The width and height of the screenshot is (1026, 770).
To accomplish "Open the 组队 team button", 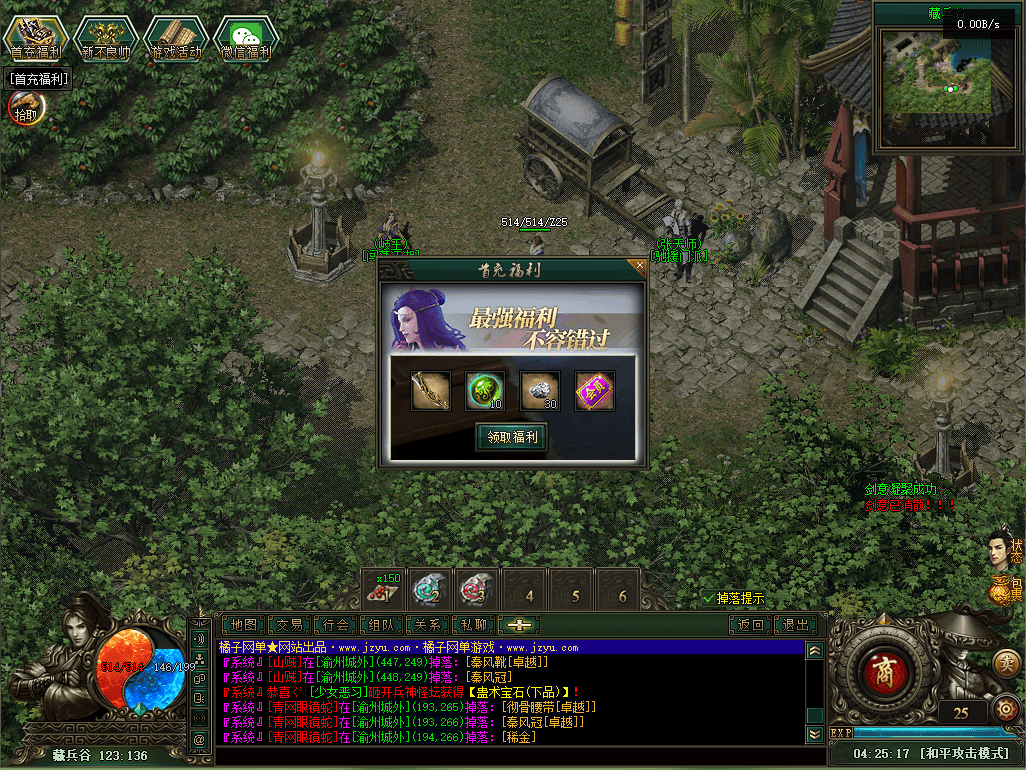I will [382, 625].
